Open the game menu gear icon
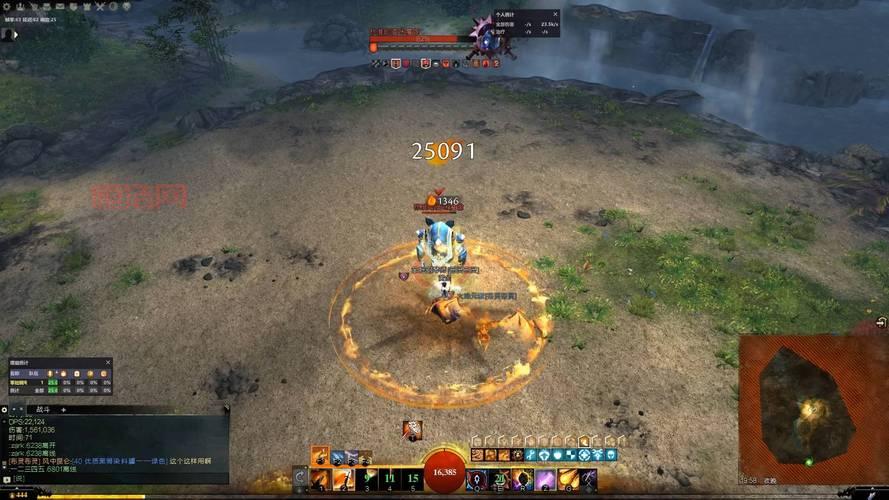 [7, 6]
